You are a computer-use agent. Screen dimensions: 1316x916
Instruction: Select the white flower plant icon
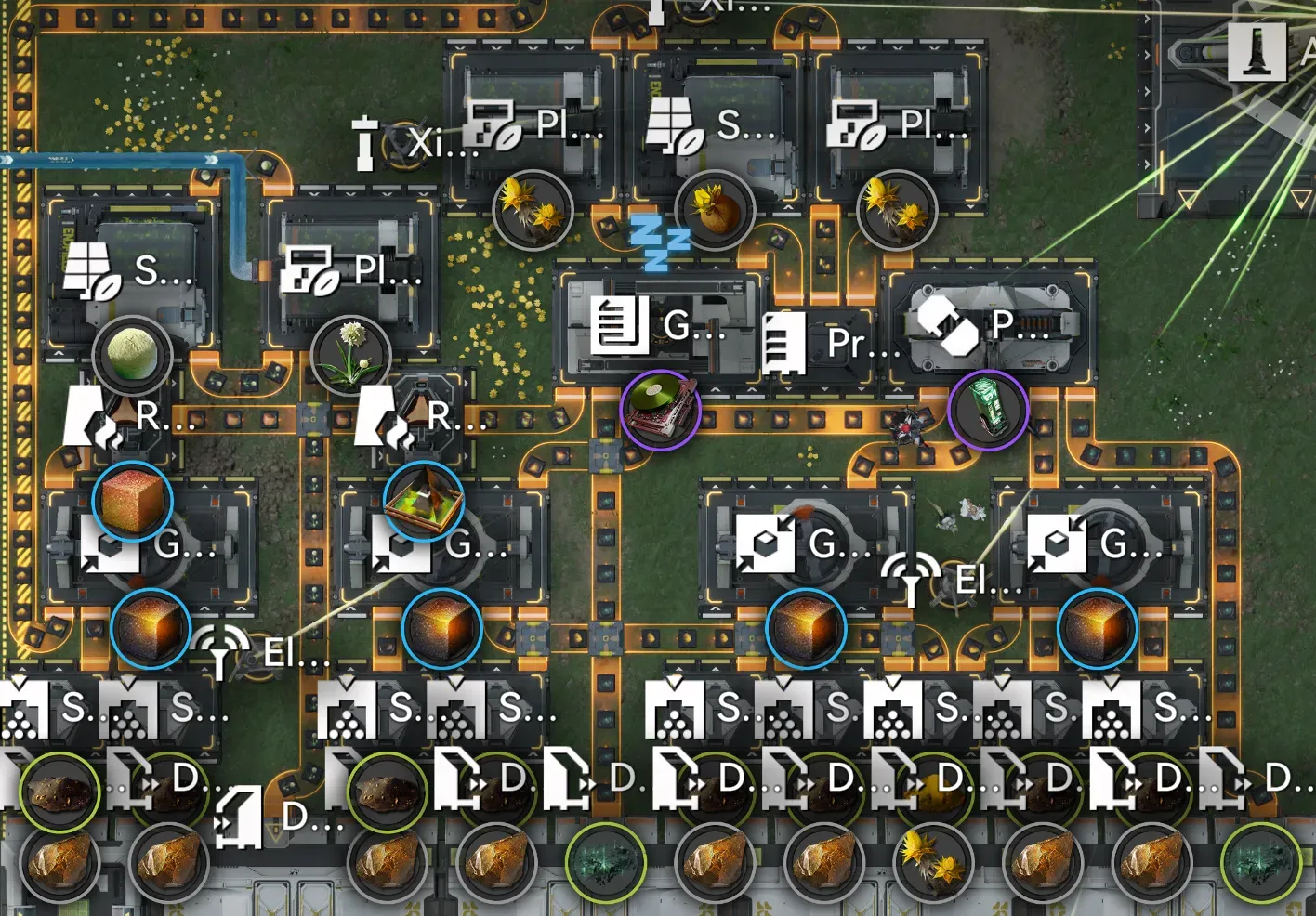350,356
